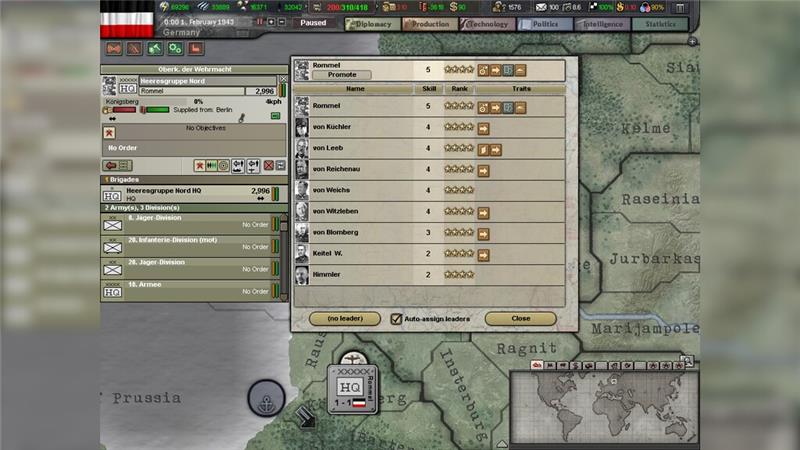This screenshot has width=800, height=450.
Task: Switch to the Politics tab
Action: (544, 23)
